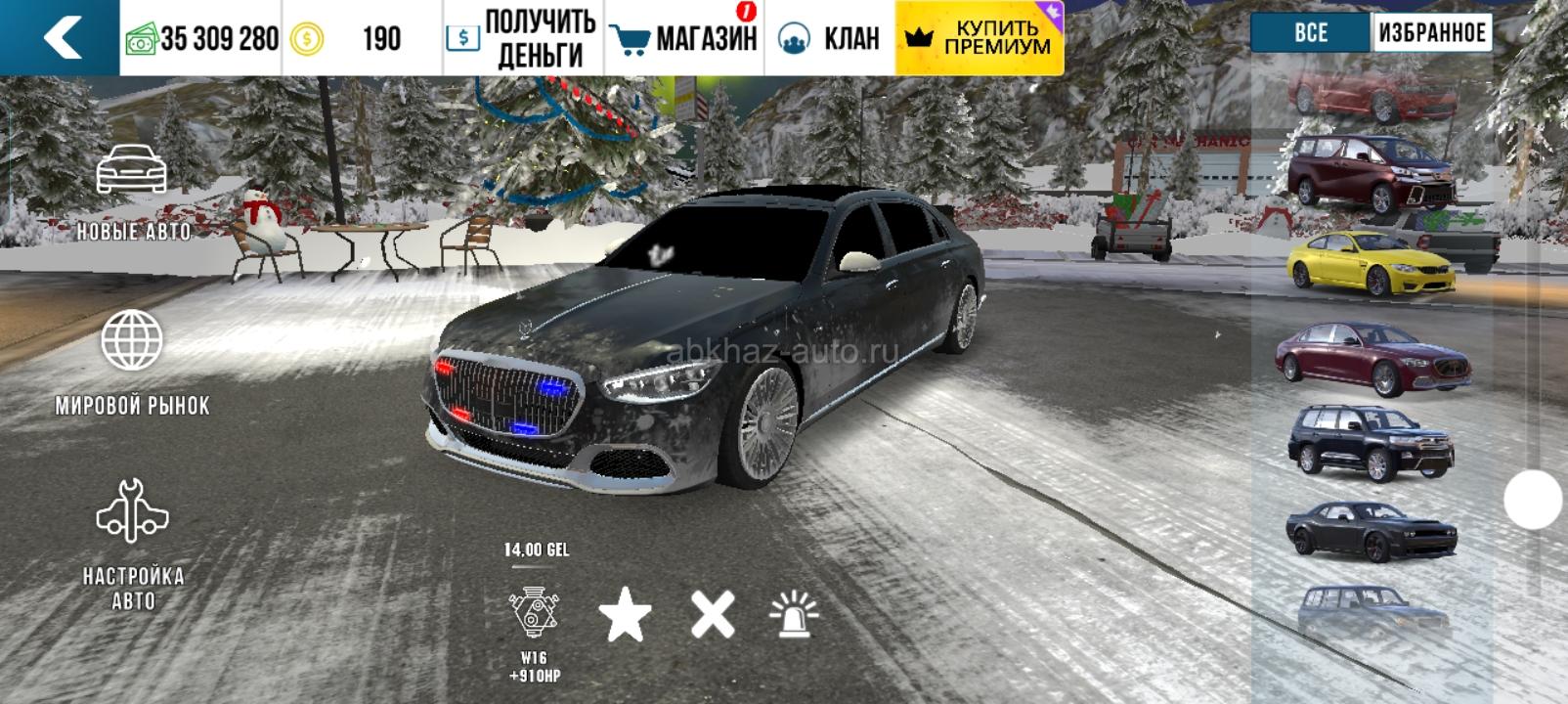The width and height of the screenshot is (1568, 704).
Task: Open Настройка авто tuning menu
Action: point(132,544)
